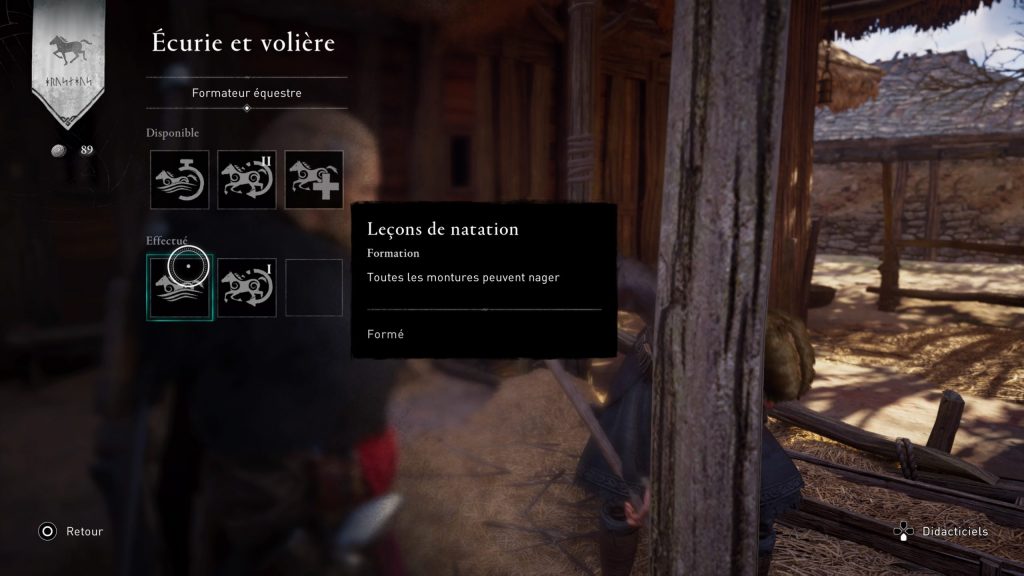Open the Didacticiels tutorials
1024x576 pixels.
[x=944, y=532]
